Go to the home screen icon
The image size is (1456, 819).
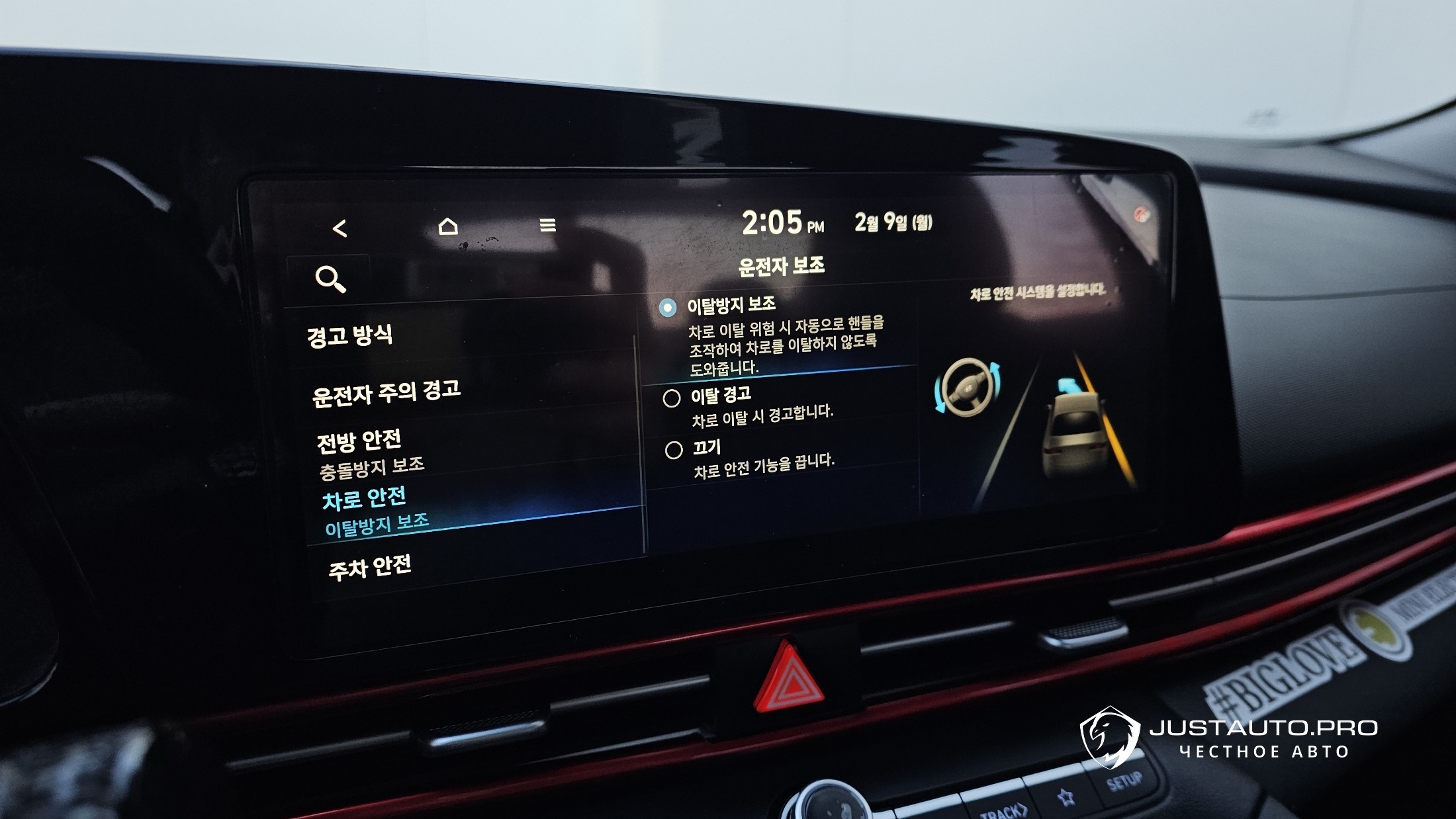[448, 226]
